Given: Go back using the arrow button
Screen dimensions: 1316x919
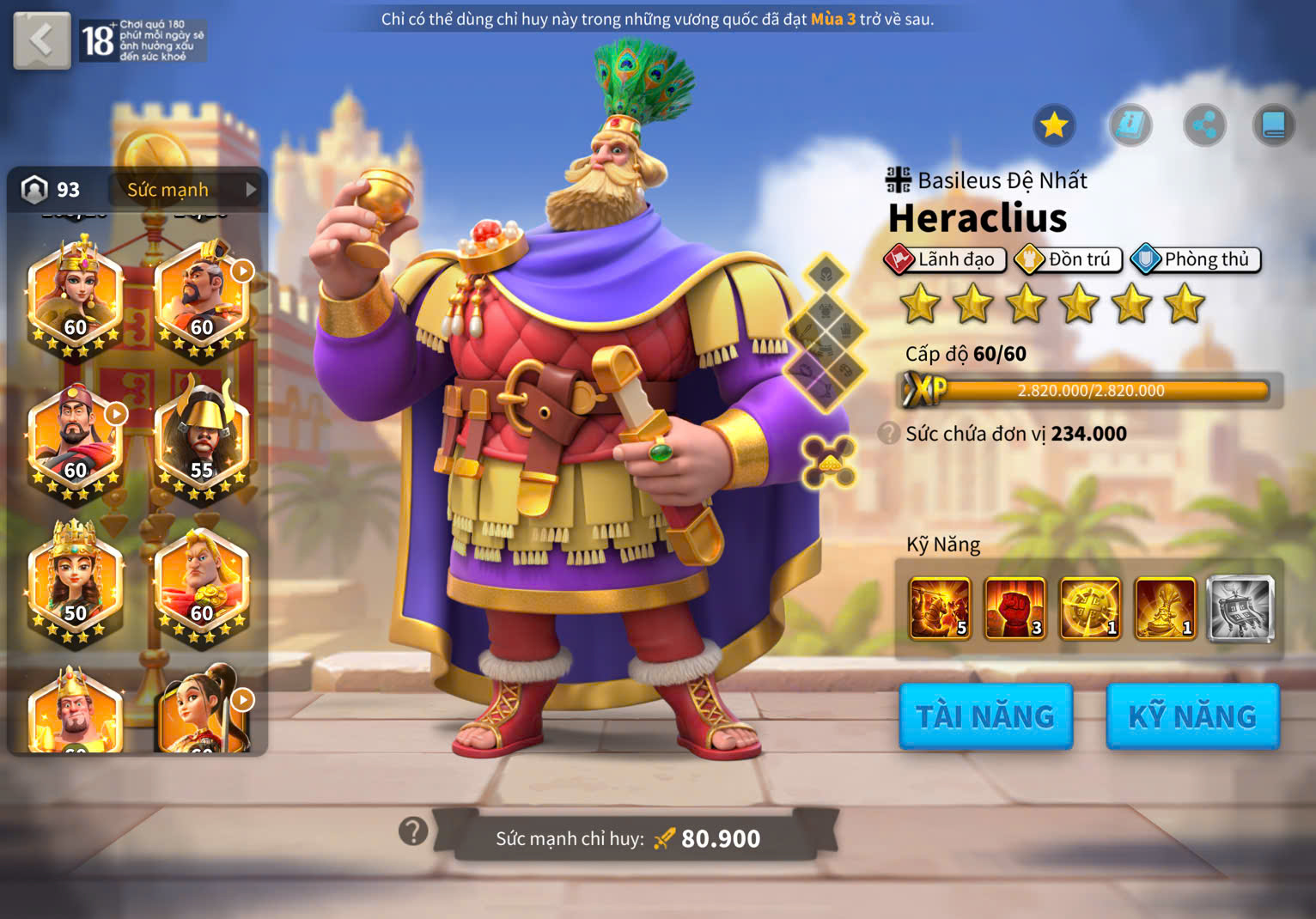Looking at the screenshot, I should click(x=41, y=40).
